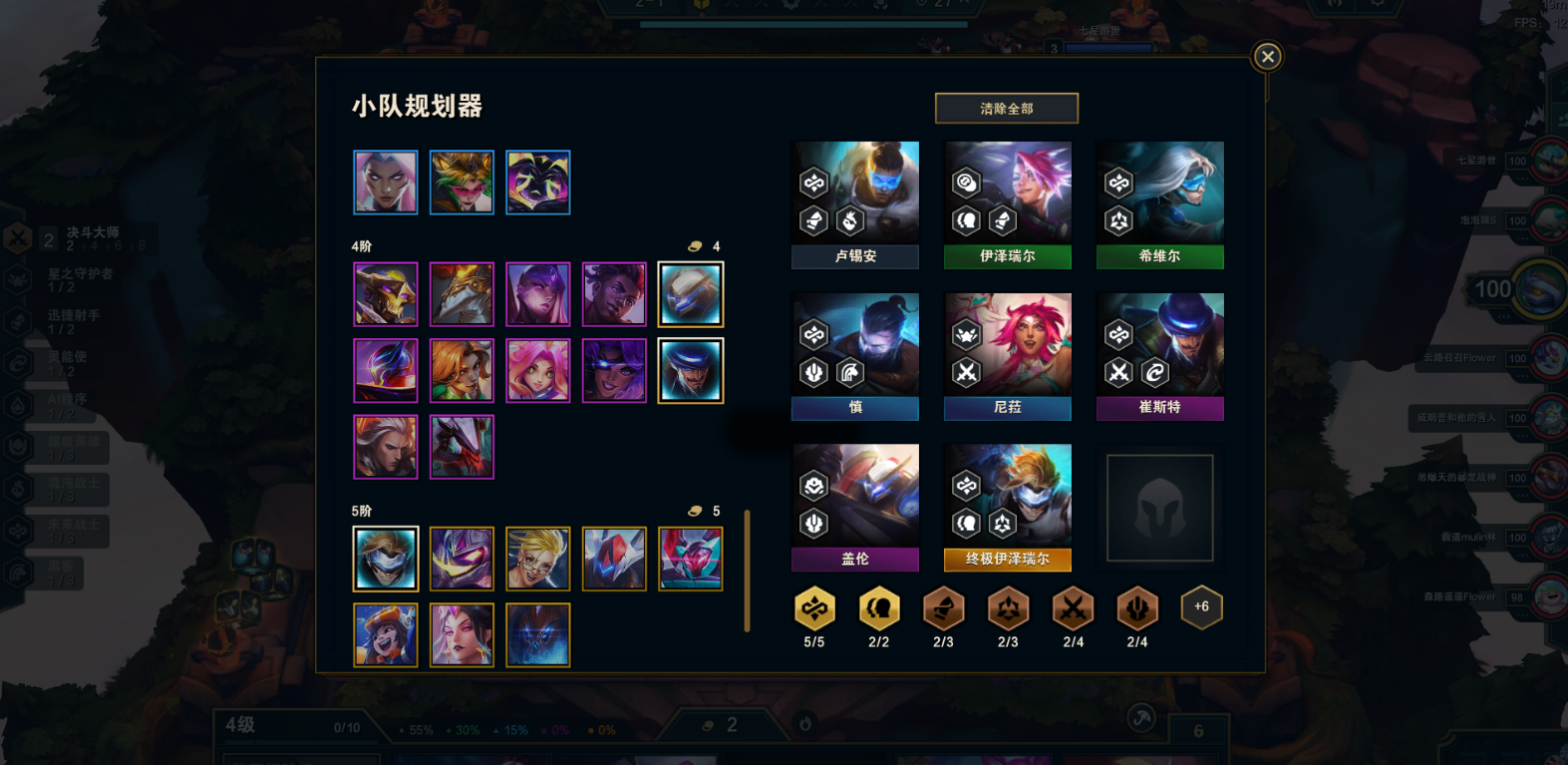The width and height of the screenshot is (1568, 765).
Task: Choose the 希维尔 team slot
Action: (x=1159, y=204)
